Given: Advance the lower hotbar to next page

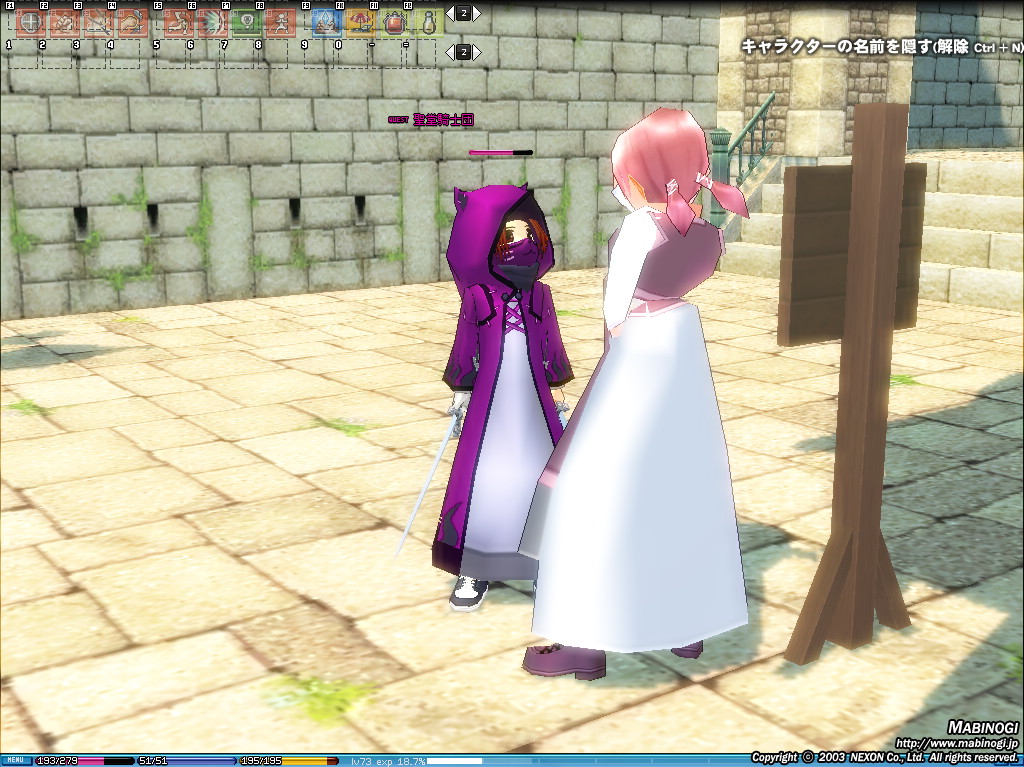Looking at the screenshot, I should pyautogui.click(x=477, y=52).
